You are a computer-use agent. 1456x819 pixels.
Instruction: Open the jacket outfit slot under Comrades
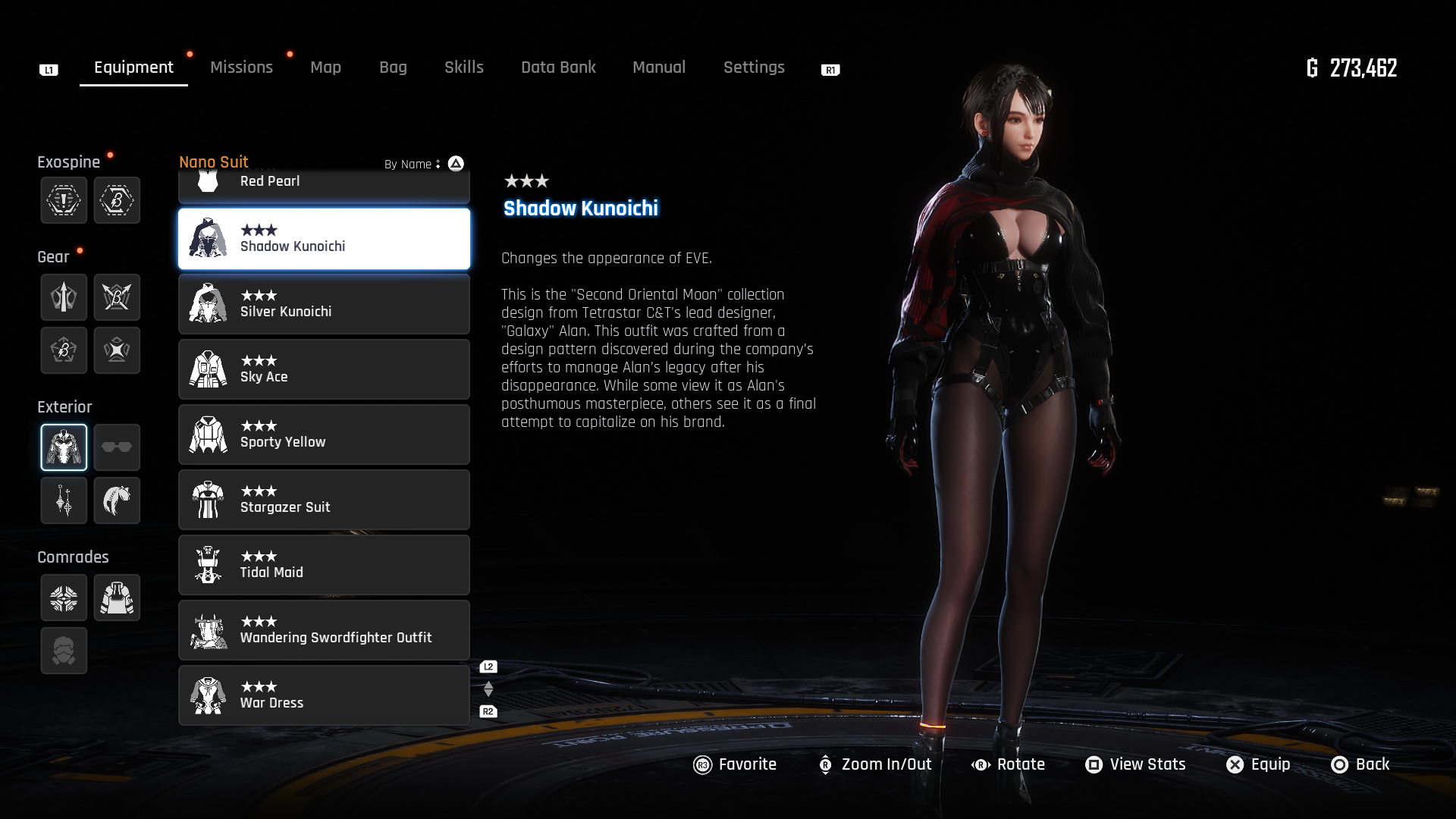tap(117, 598)
